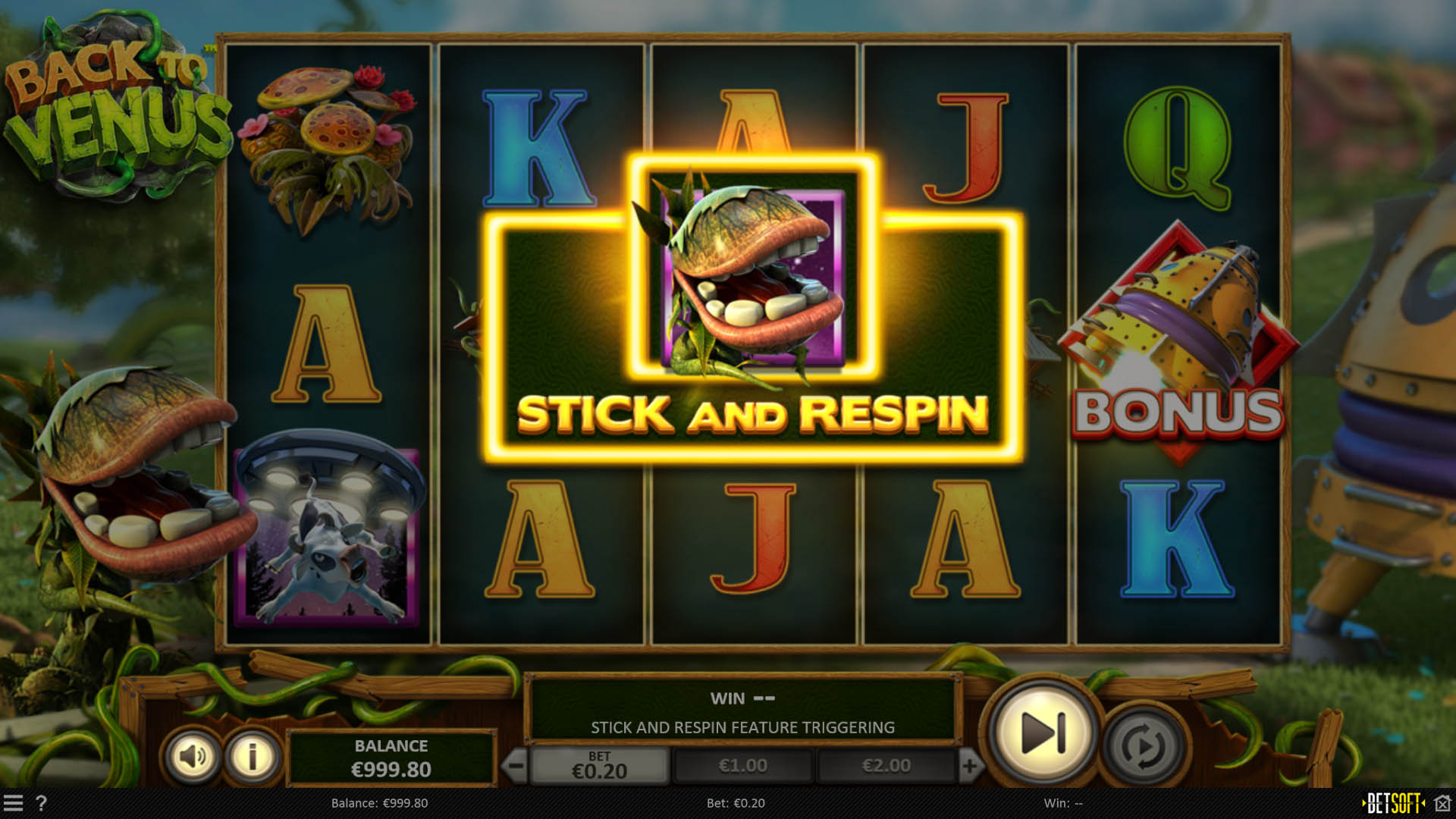Click the WIN display panel
Image resolution: width=1456 pixels, height=819 pixels.
click(747, 698)
